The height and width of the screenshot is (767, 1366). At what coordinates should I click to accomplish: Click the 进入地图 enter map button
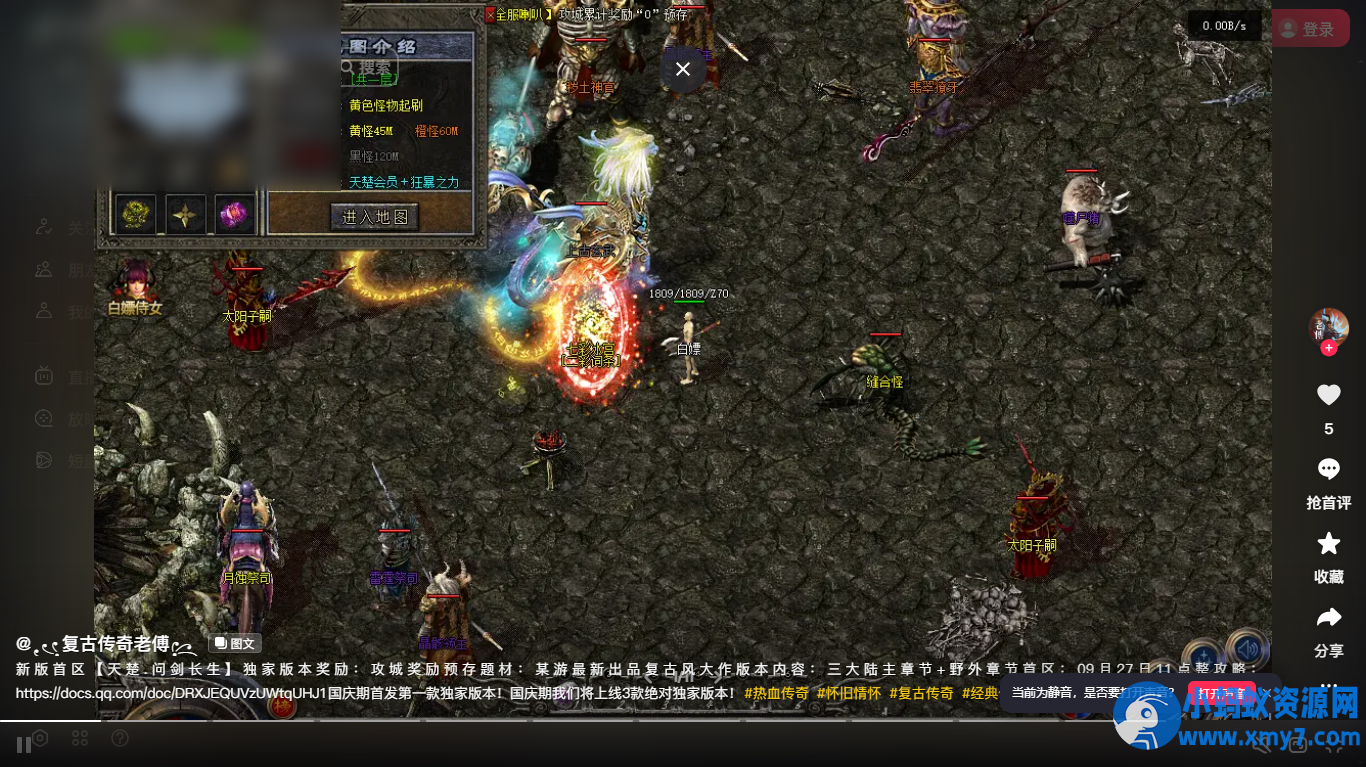pos(375,217)
